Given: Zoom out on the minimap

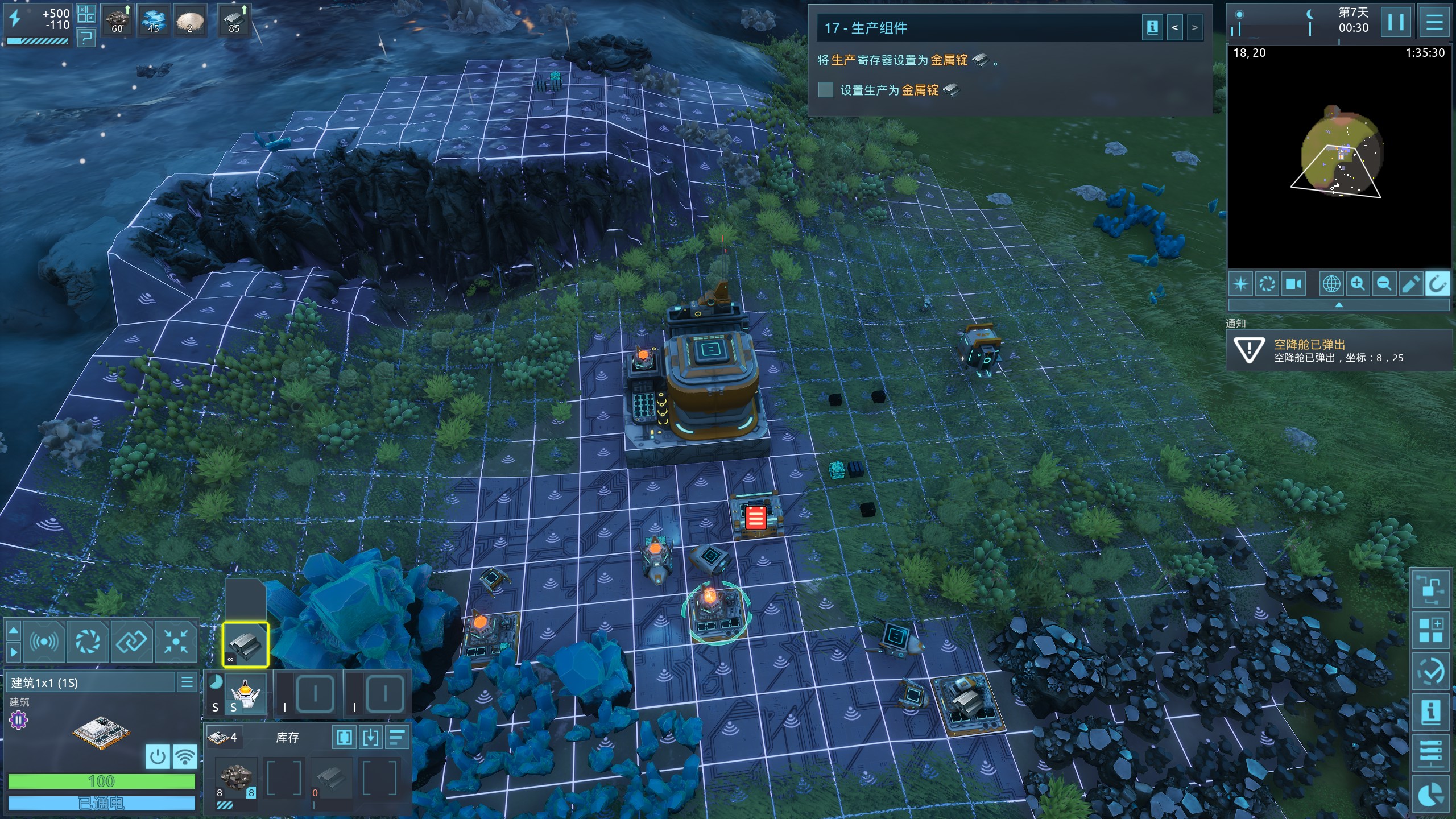Looking at the screenshot, I should 1384,284.
